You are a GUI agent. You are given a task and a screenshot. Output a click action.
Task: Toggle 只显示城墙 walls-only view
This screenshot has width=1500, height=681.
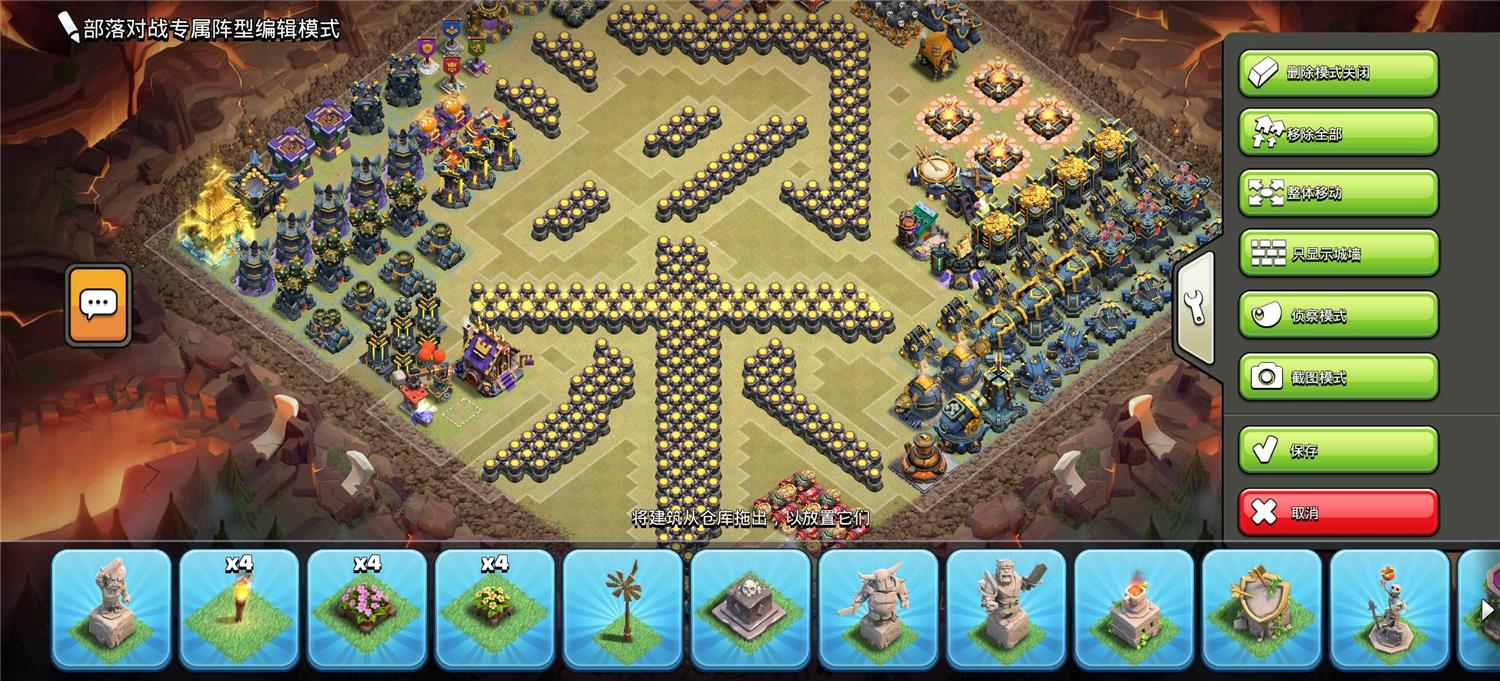(1338, 254)
